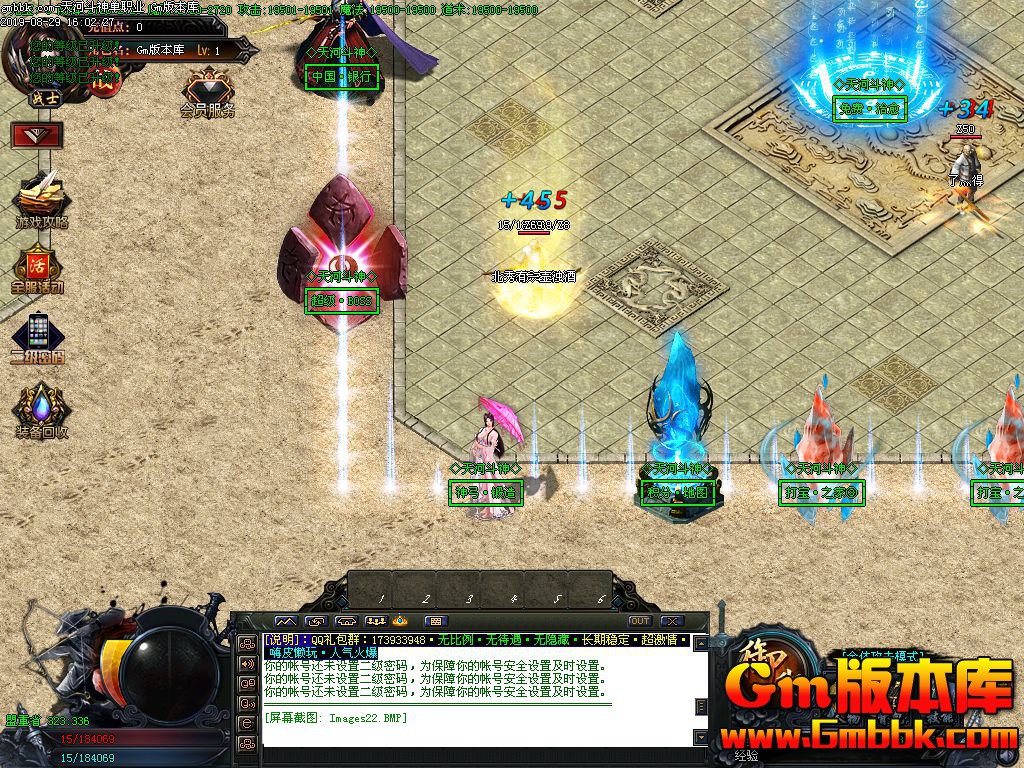Click the mountain-shaped button above chat
This screenshot has height=768, width=1024.
(x=286, y=621)
